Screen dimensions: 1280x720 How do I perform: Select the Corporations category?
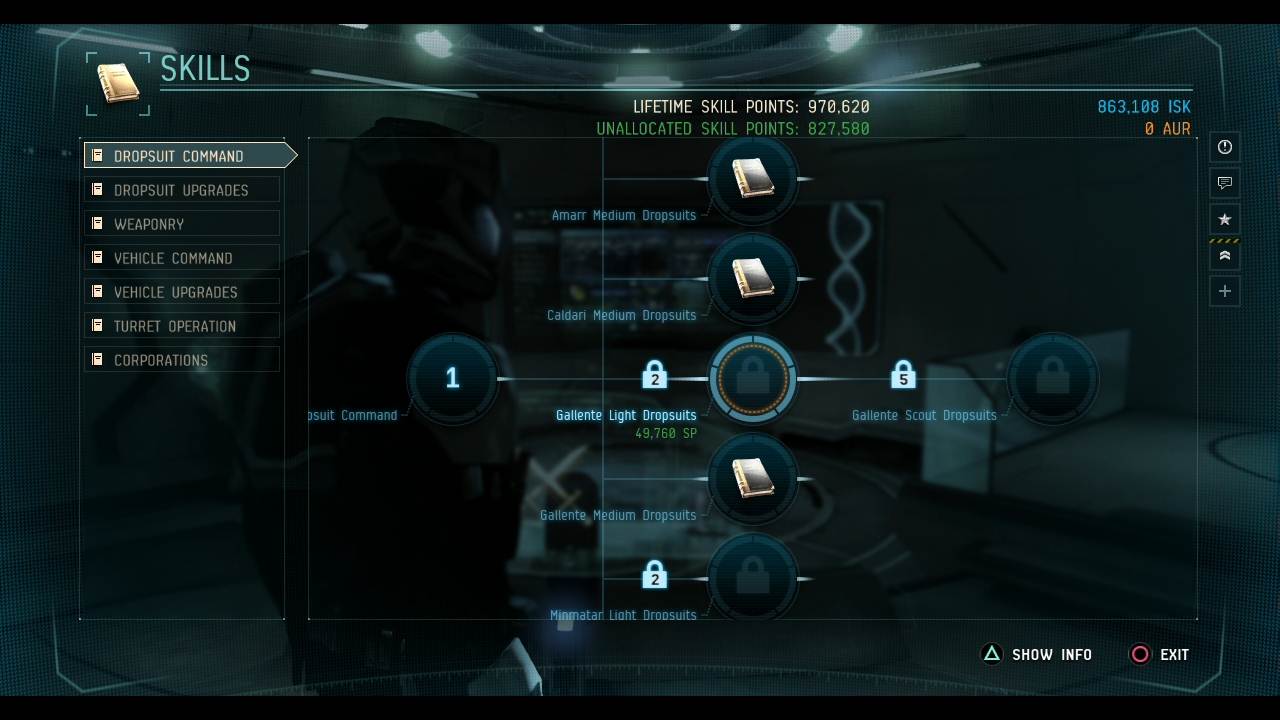click(181, 359)
